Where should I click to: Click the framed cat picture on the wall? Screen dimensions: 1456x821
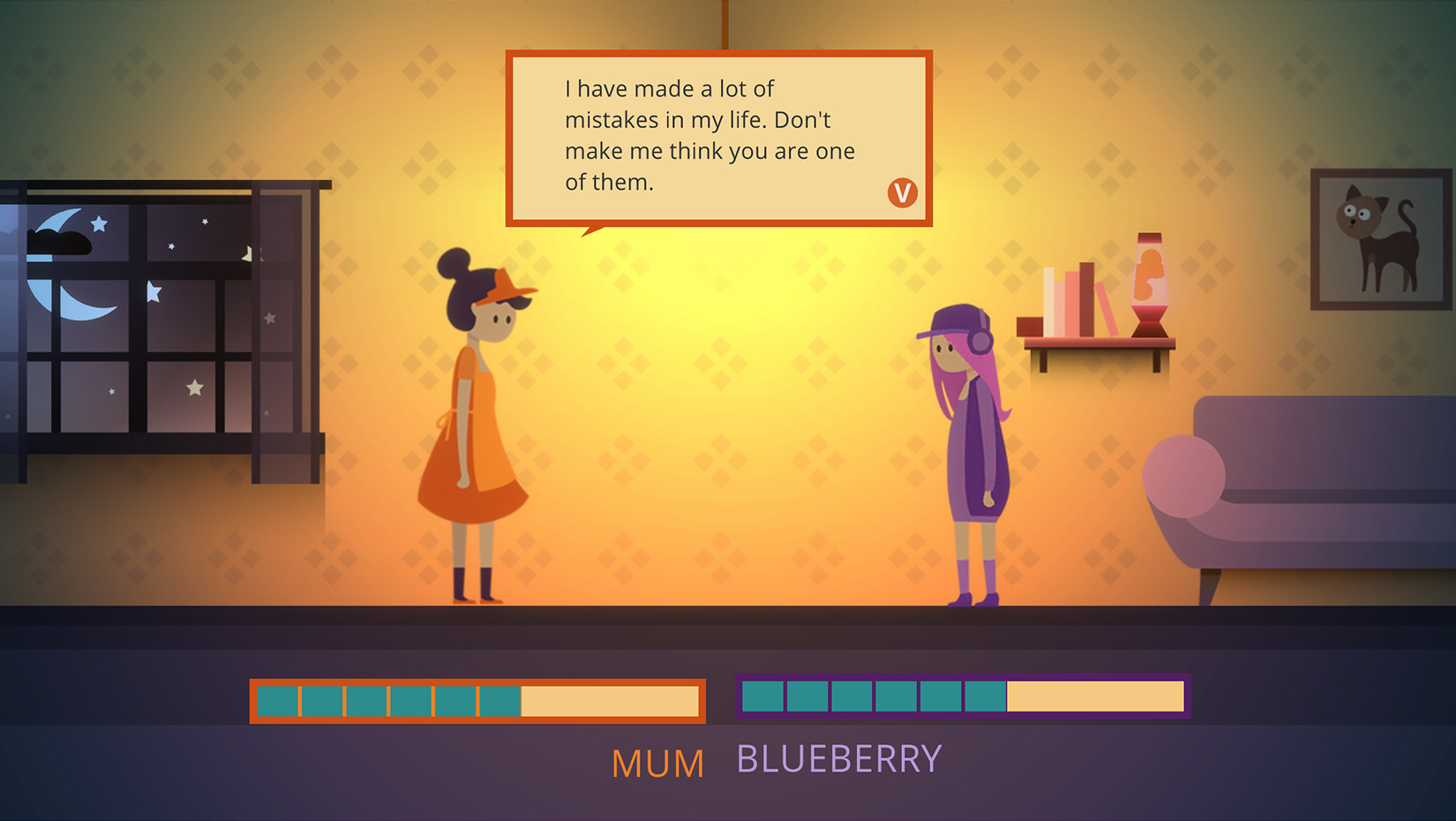[1380, 238]
